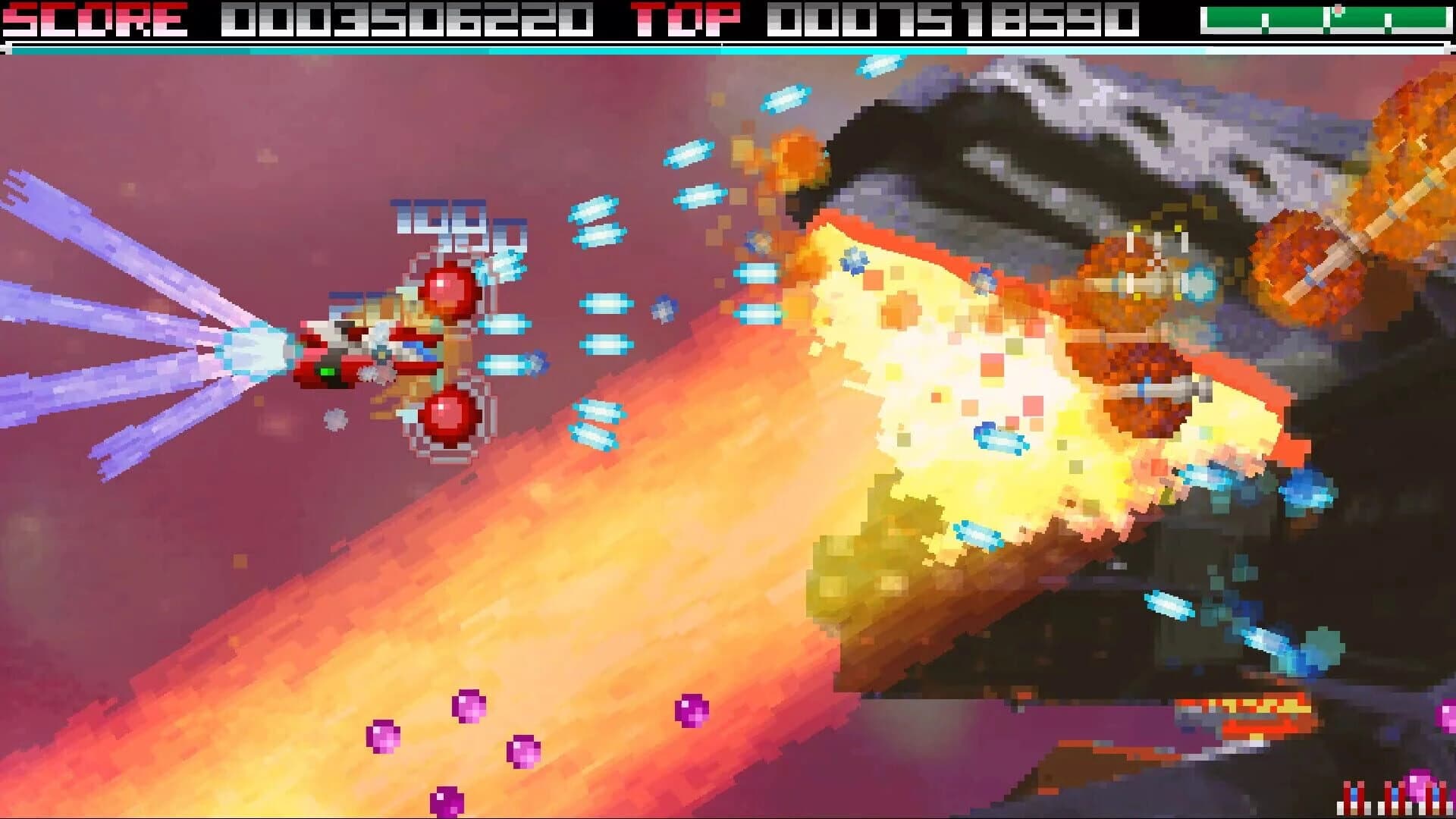Screen dimensions: 1456x819
Task: Expand the exploding engine section of the battleship
Action: coord(971,379)
